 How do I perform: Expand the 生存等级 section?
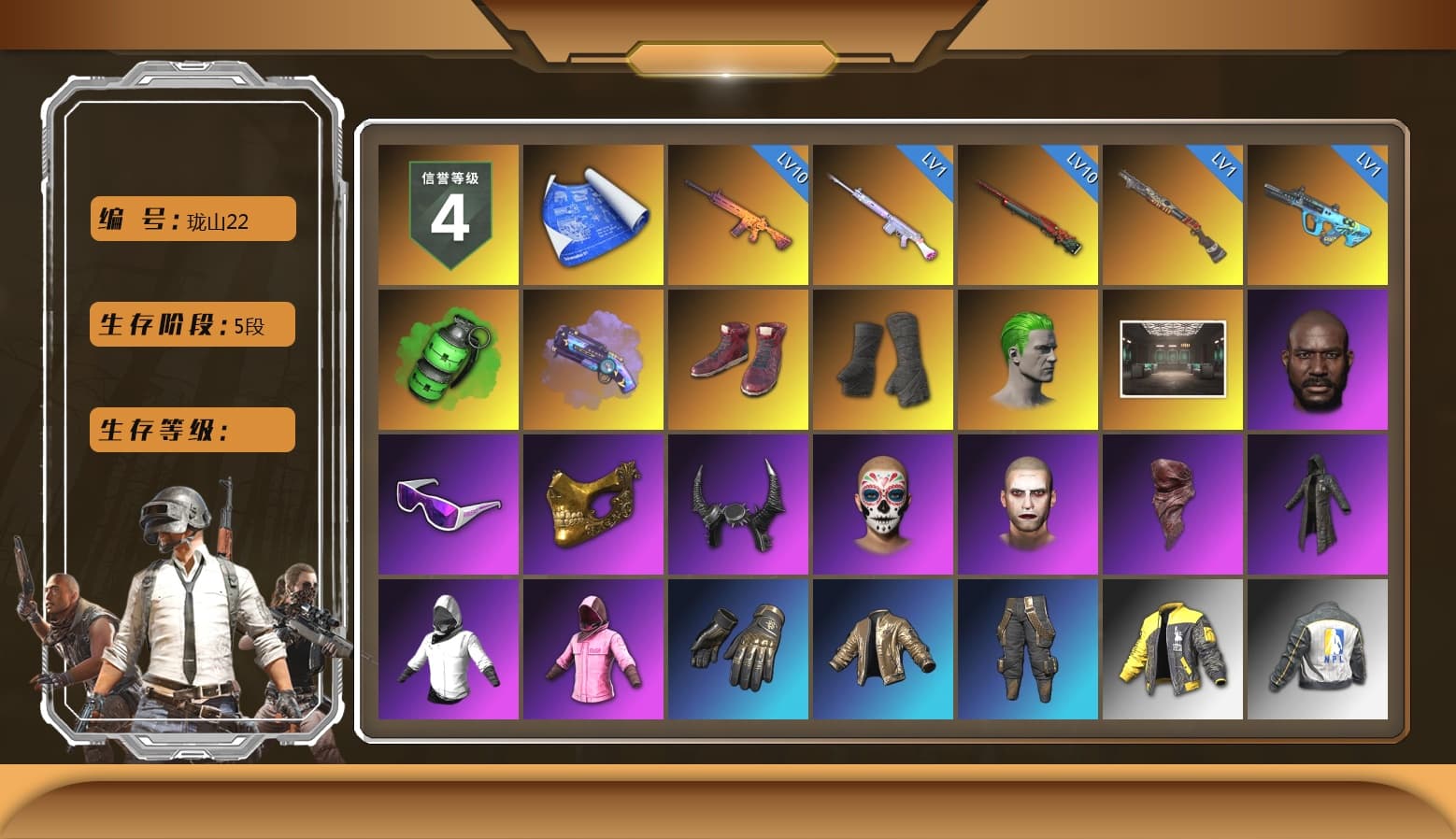[x=192, y=431]
